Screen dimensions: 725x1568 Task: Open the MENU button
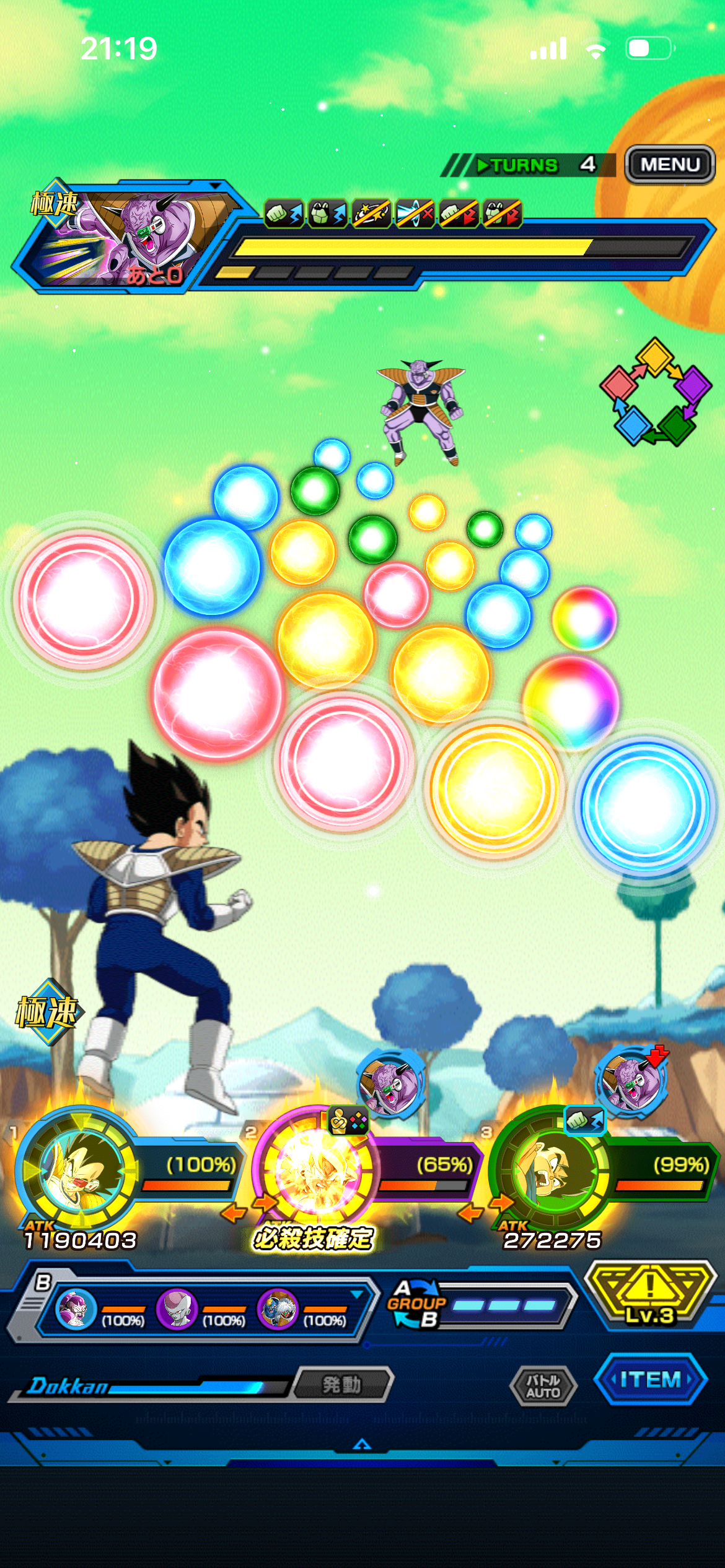tap(670, 165)
